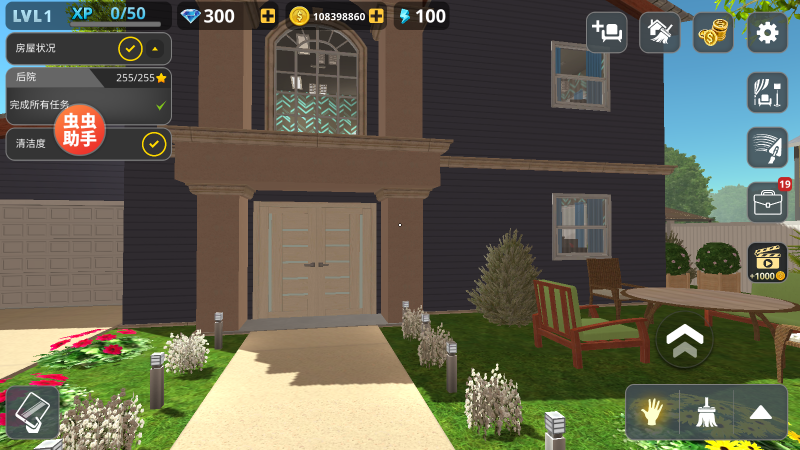
Task: Open the paint bucket tool button
Action: 31,412
